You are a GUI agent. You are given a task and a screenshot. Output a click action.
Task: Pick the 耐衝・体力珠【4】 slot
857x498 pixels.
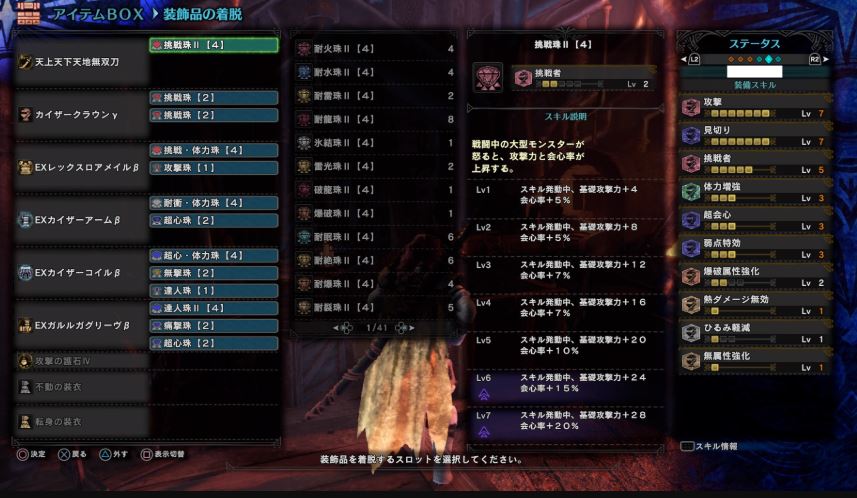pyautogui.click(x=213, y=203)
